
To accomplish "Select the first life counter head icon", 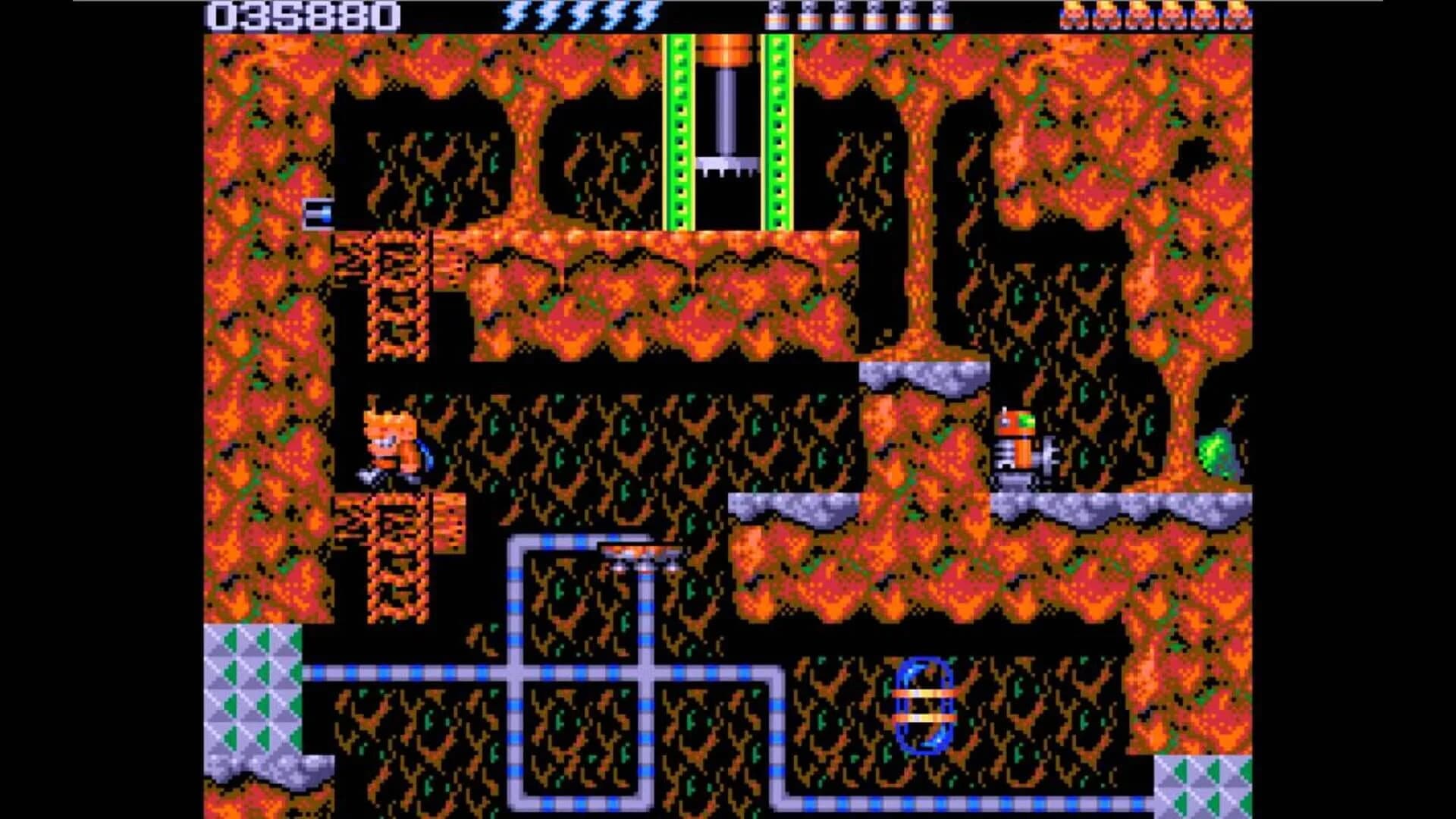I will [x=1072, y=14].
